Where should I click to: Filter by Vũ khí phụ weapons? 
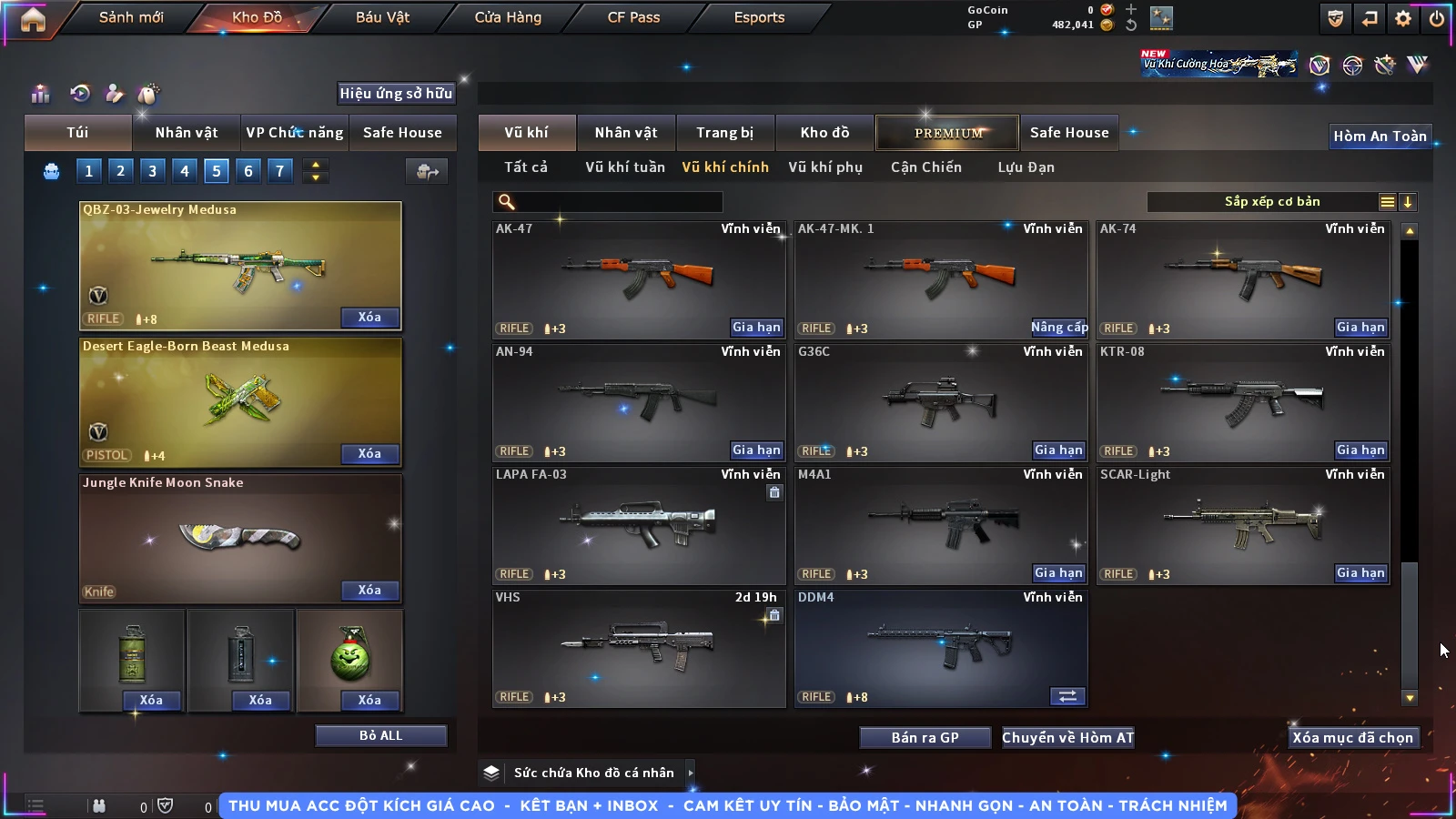coord(824,167)
